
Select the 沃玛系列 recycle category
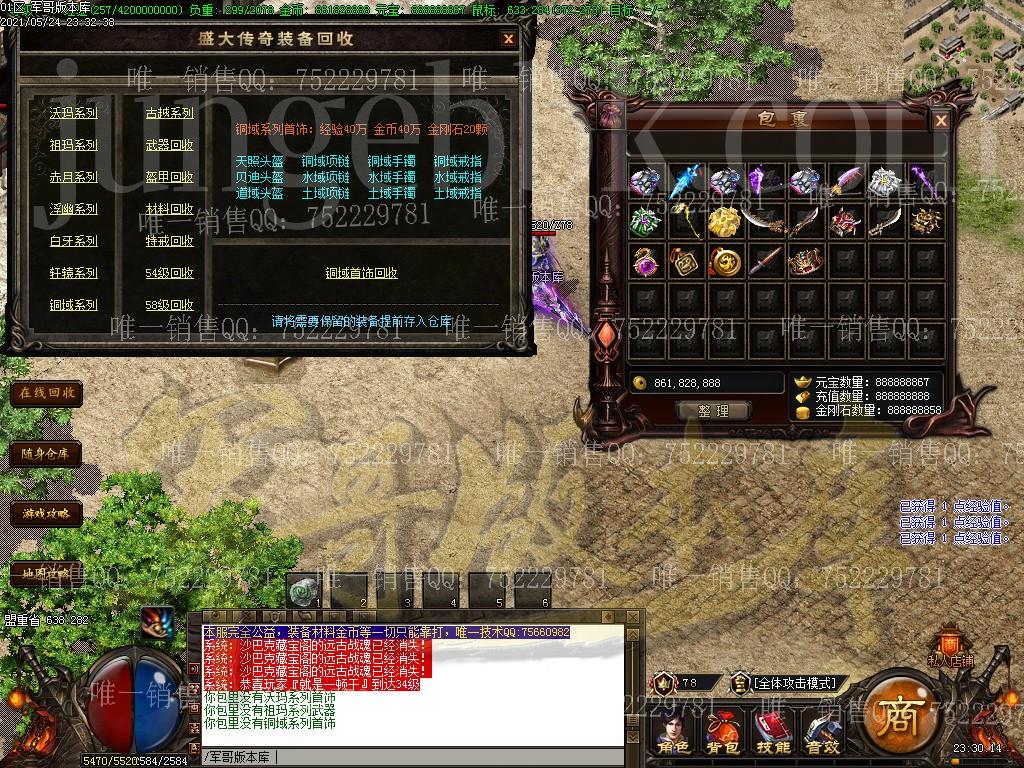click(x=74, y=113)
